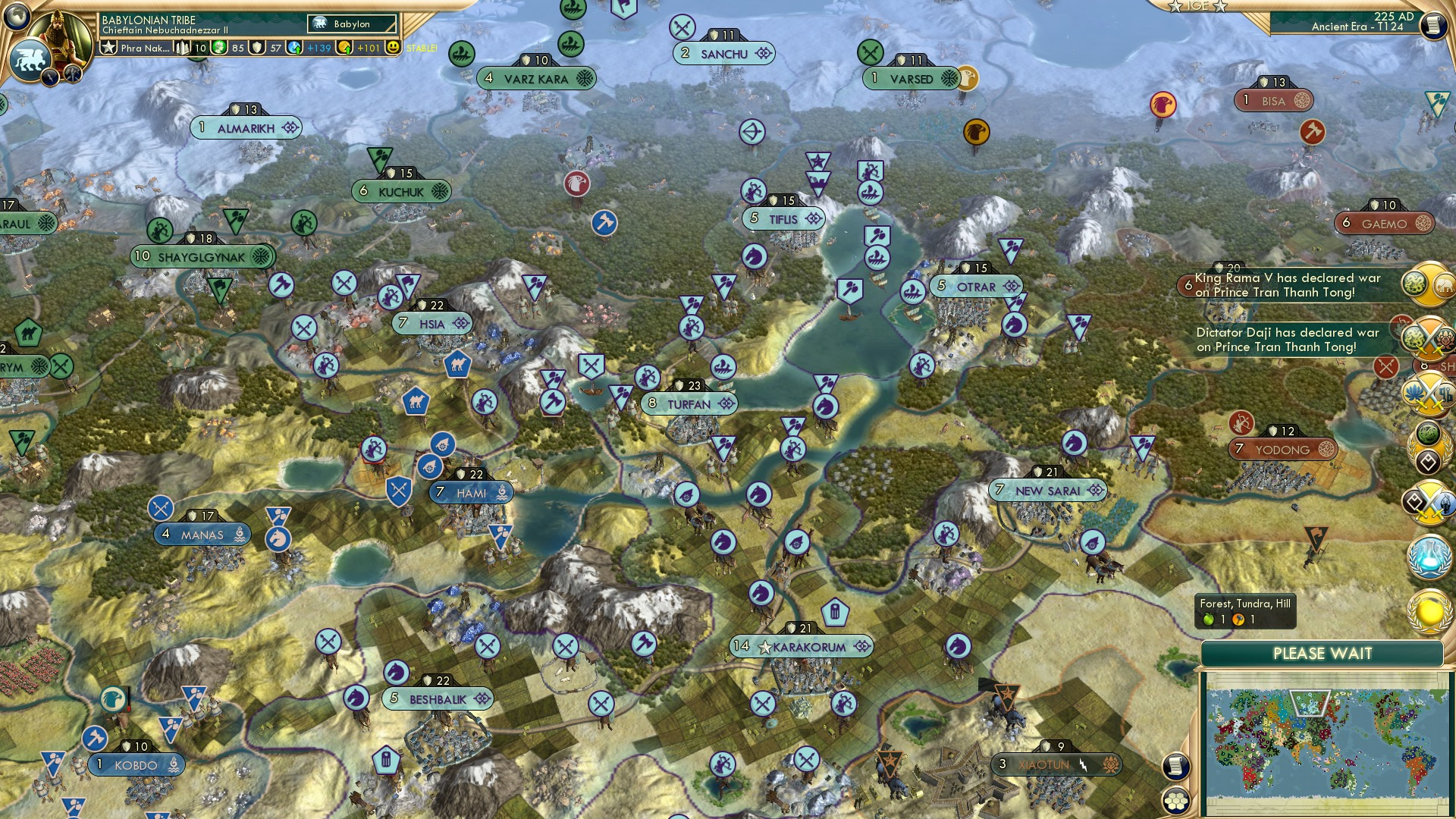Click the social policies star icon
1456x819 pixels.
(x=109, y=49)
